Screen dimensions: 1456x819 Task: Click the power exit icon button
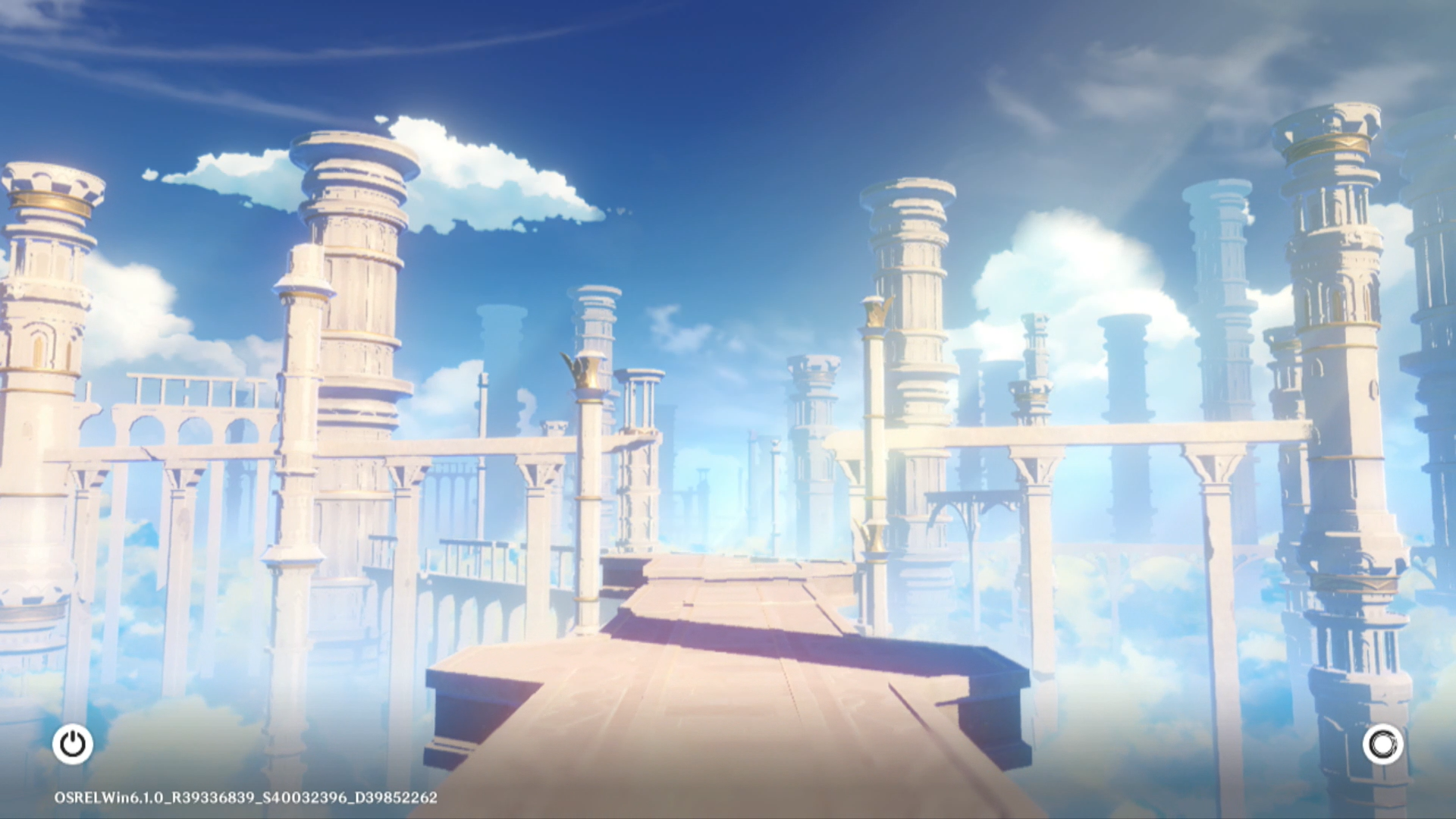point(73,744)
